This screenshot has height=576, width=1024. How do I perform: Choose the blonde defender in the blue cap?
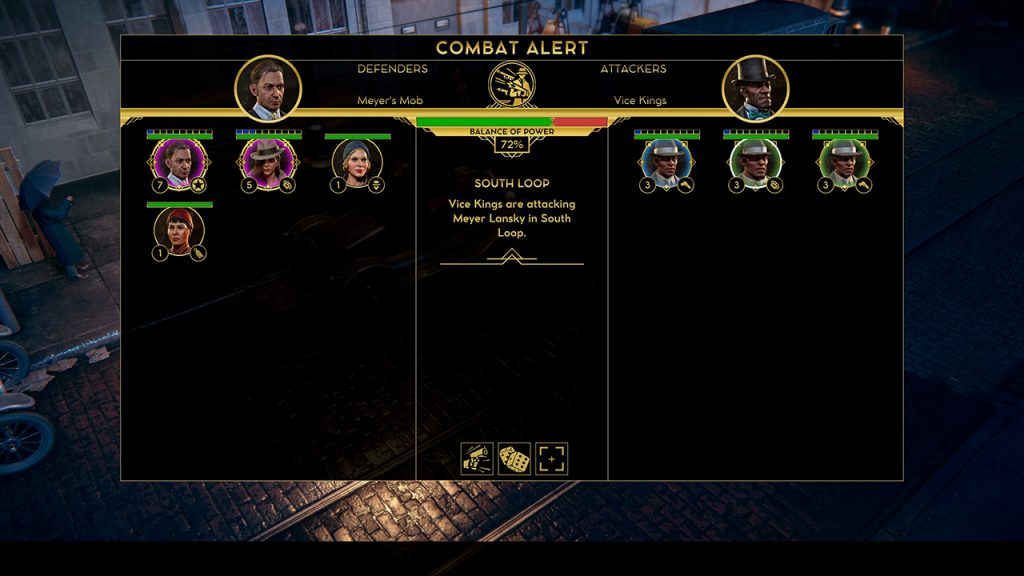pos(357,163)
